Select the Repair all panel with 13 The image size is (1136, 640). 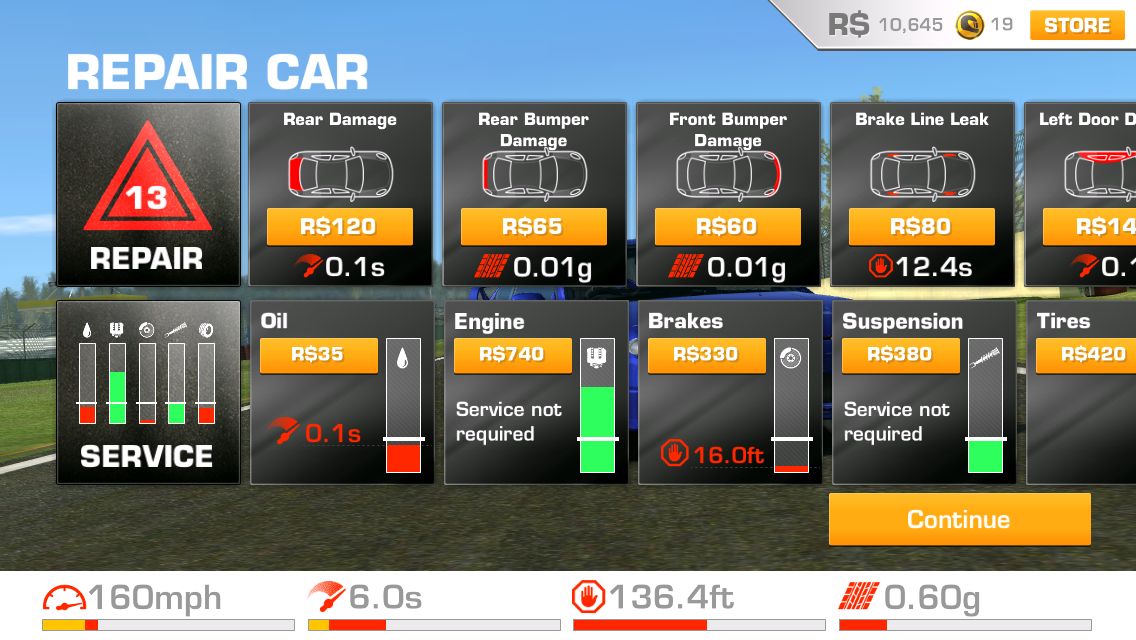(148, 194)
